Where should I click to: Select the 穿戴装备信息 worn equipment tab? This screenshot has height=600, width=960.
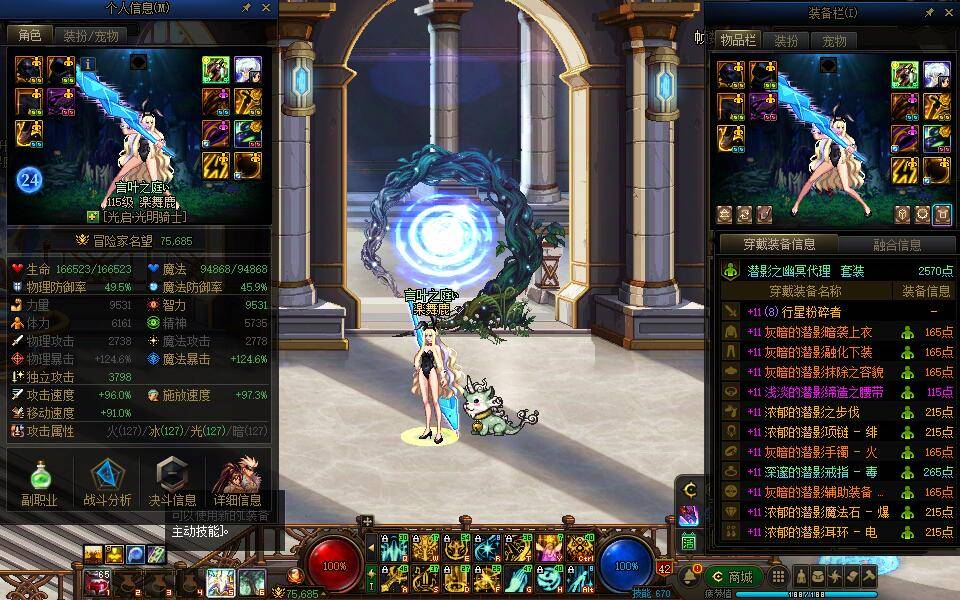779,245
